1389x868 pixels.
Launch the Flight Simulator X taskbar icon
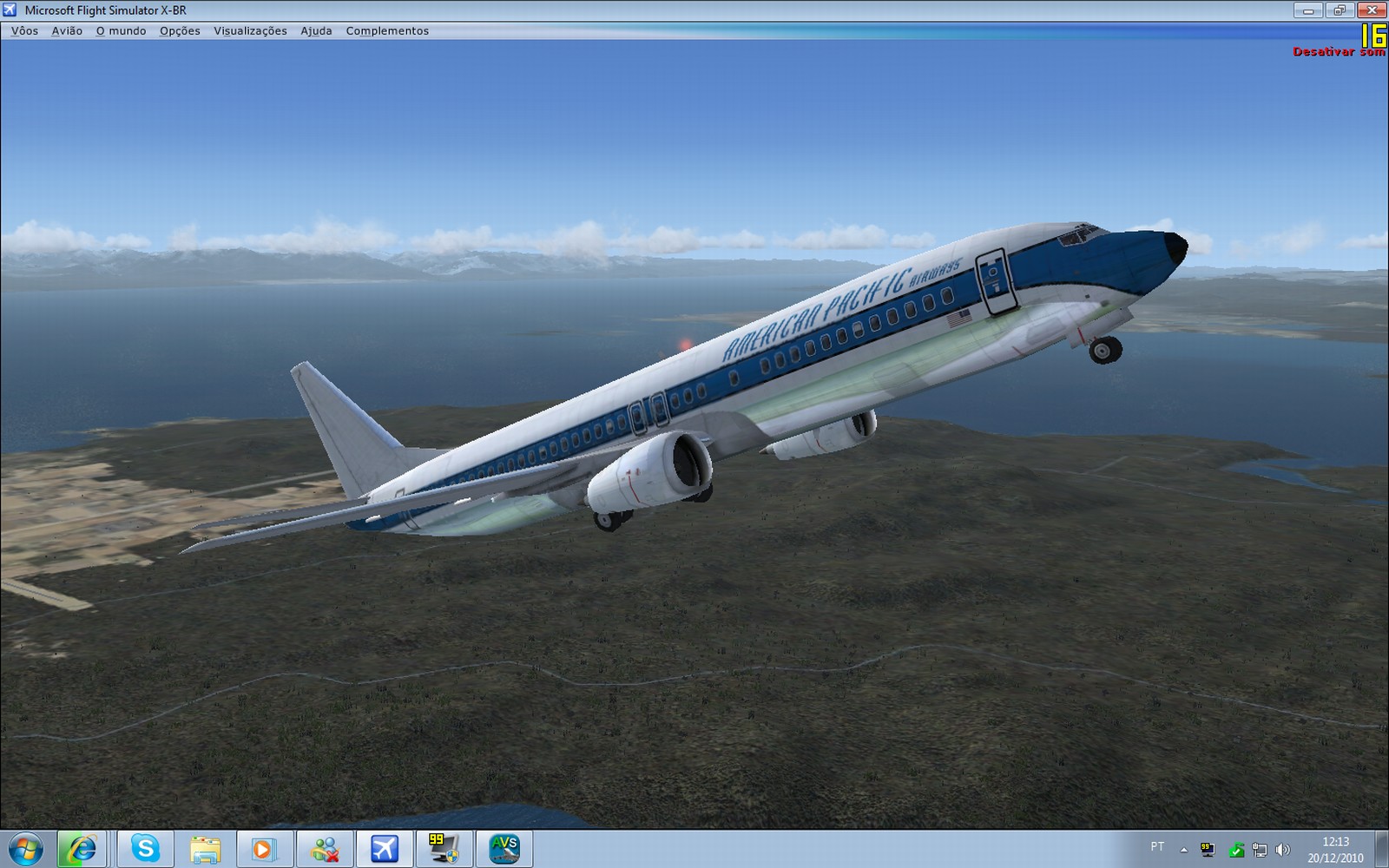(x=385, y=848)
